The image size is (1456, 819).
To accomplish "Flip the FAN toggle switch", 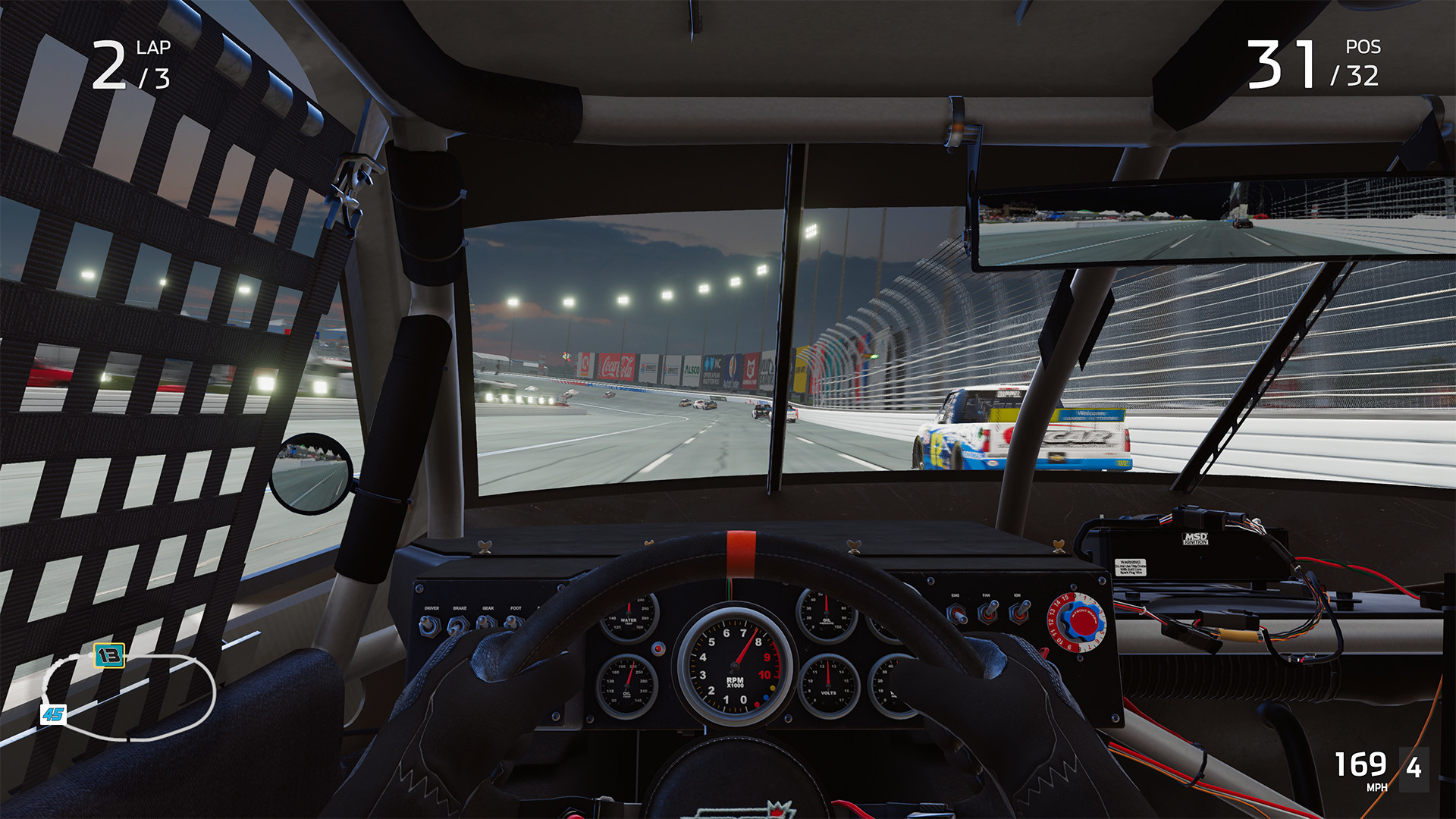I will (x=988, y=613).
